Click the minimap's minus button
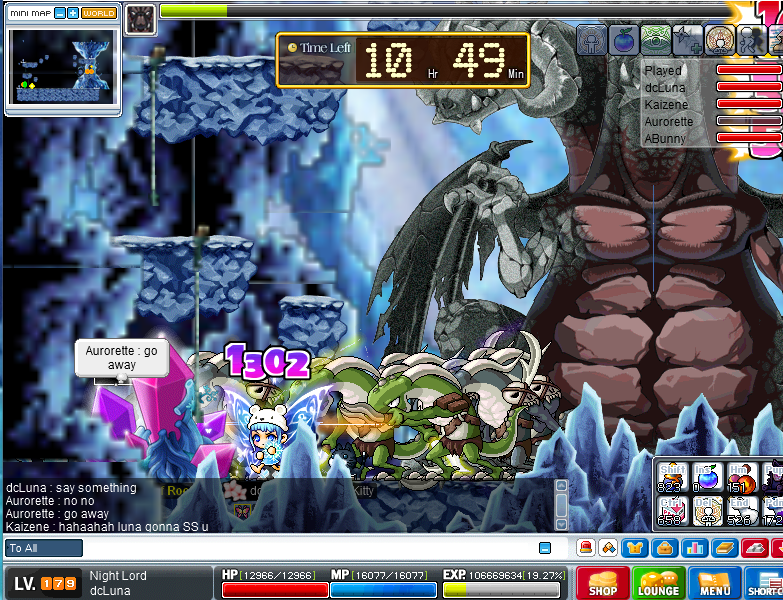The height and width of the screenshot is (600, 783). 60,13
